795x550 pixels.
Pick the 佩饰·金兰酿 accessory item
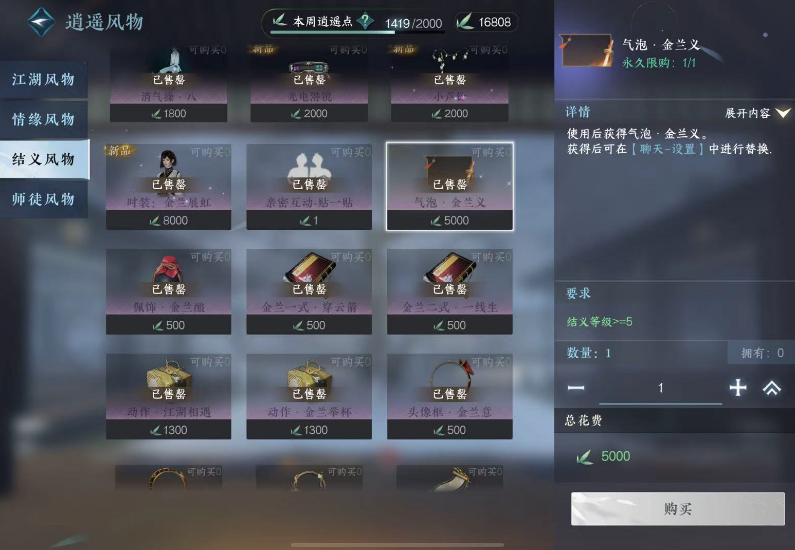point(169,290)
